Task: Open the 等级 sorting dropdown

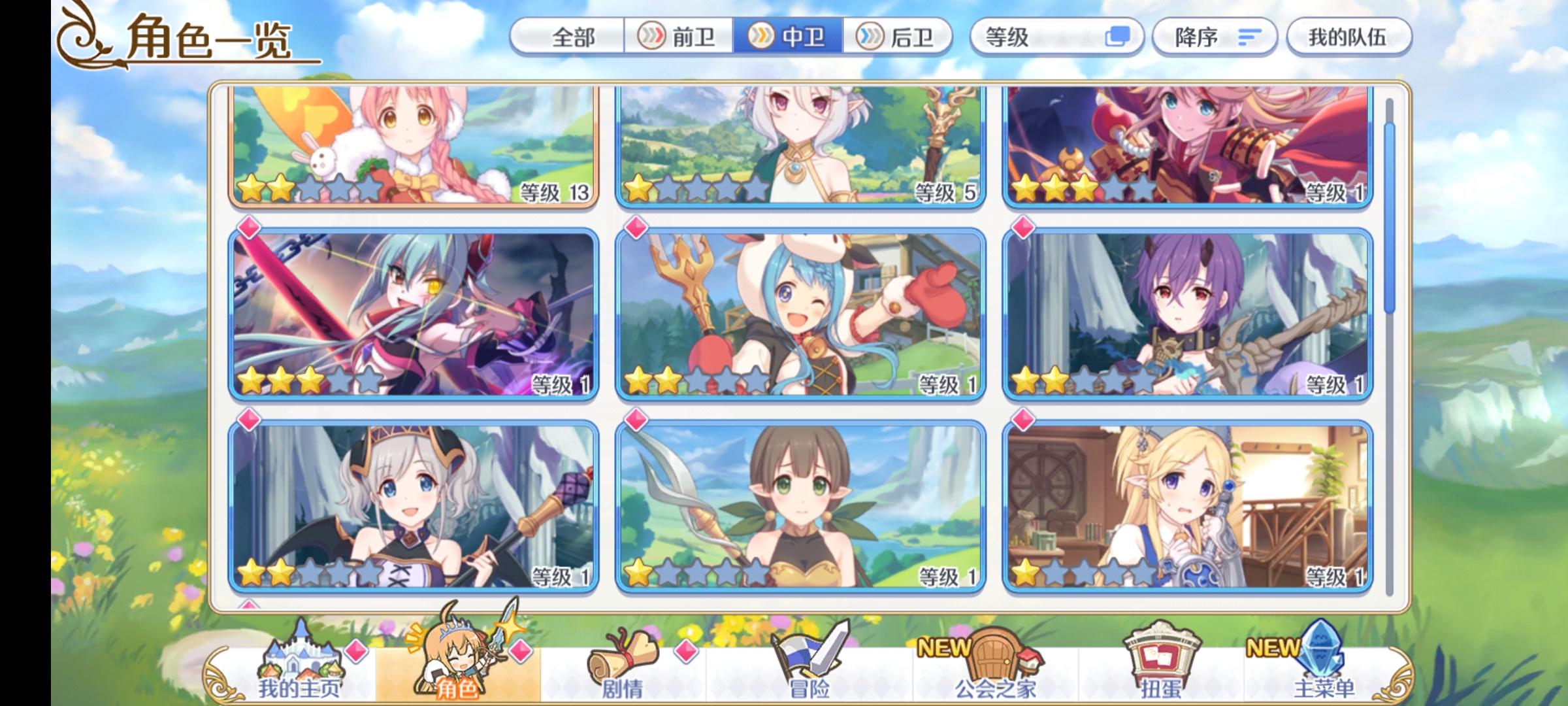Action: tap(1045, 39)
